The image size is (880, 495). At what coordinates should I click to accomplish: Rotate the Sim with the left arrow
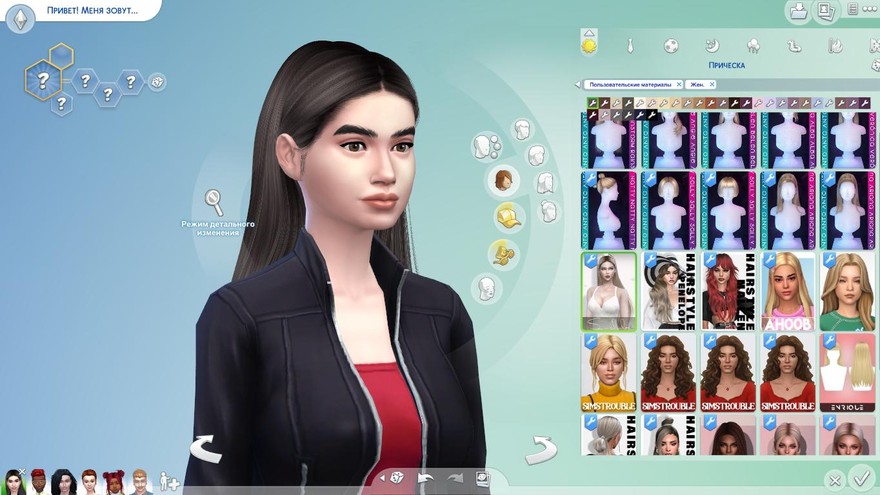[205, 449]
